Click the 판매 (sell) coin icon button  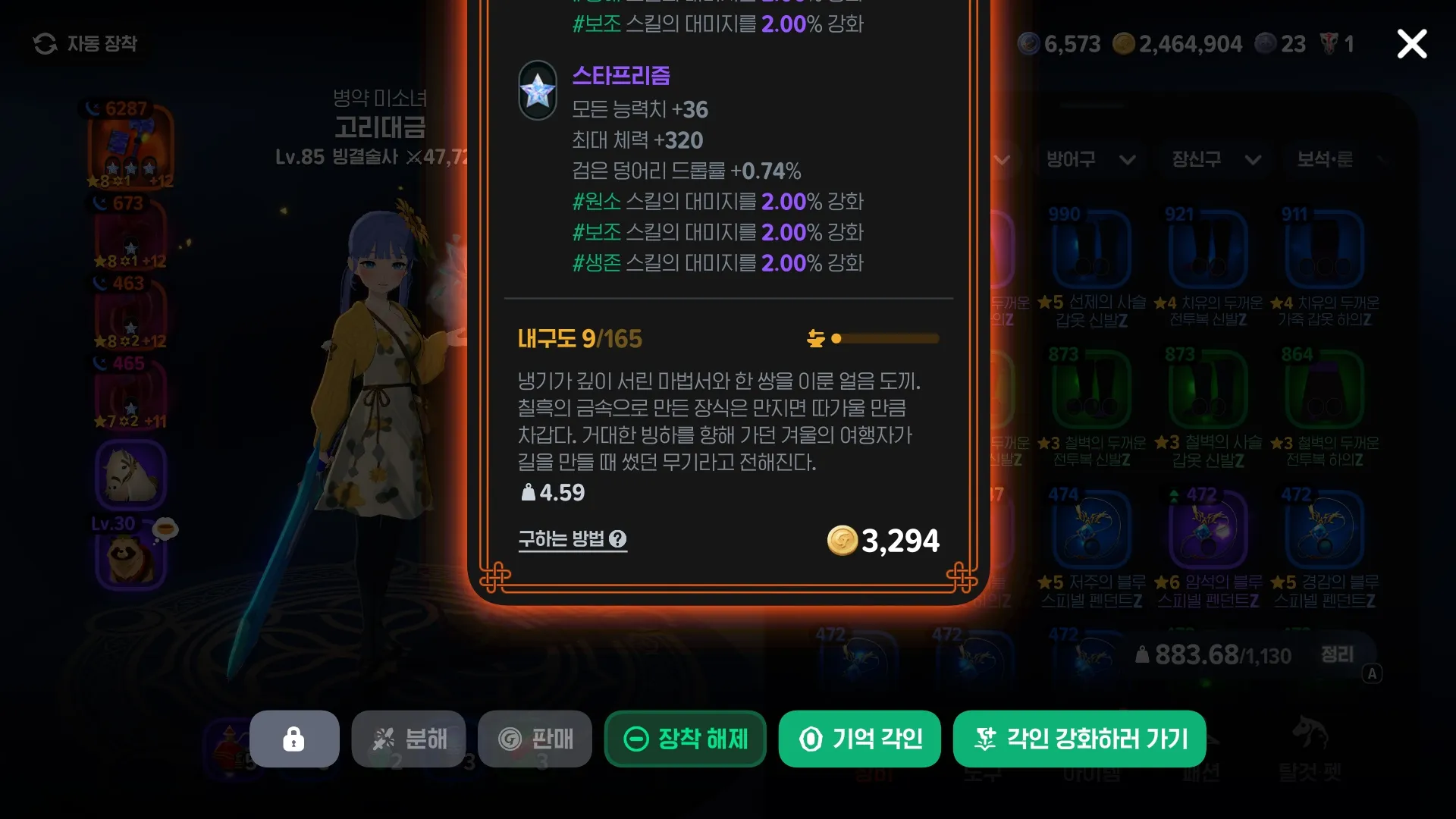[510, 739]
